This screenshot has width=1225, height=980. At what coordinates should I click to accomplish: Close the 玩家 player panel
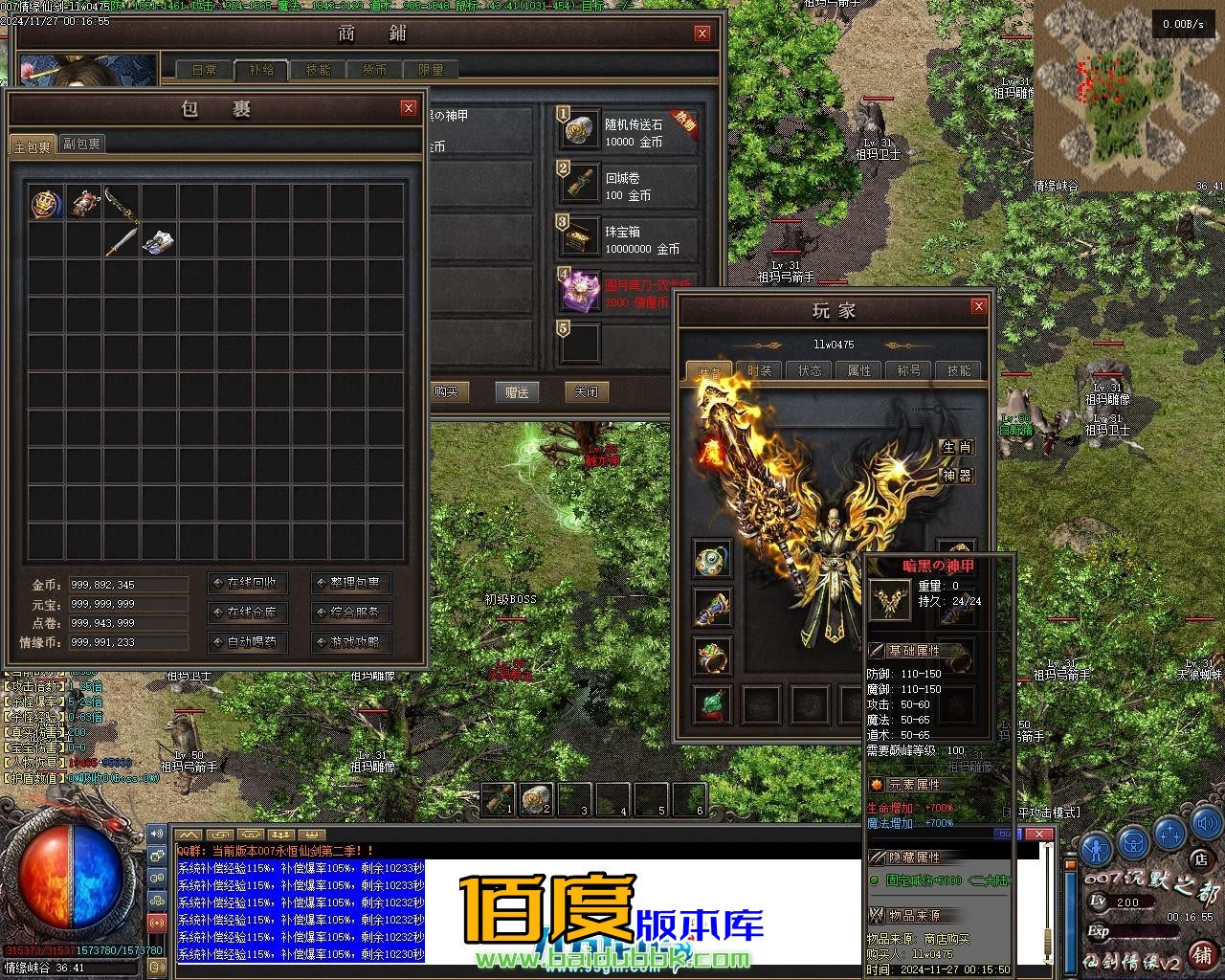point(978,306)
